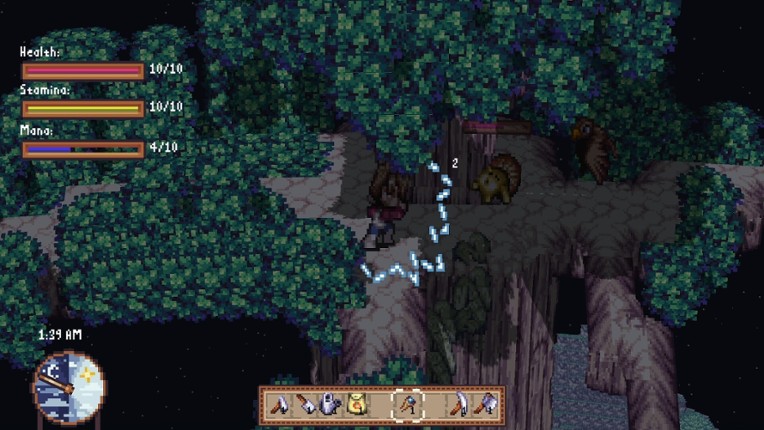Image resolution: width=764 pixels, height=430 pixels.
Task: Select the watering can hotbar slot
Action: [330, 405]
